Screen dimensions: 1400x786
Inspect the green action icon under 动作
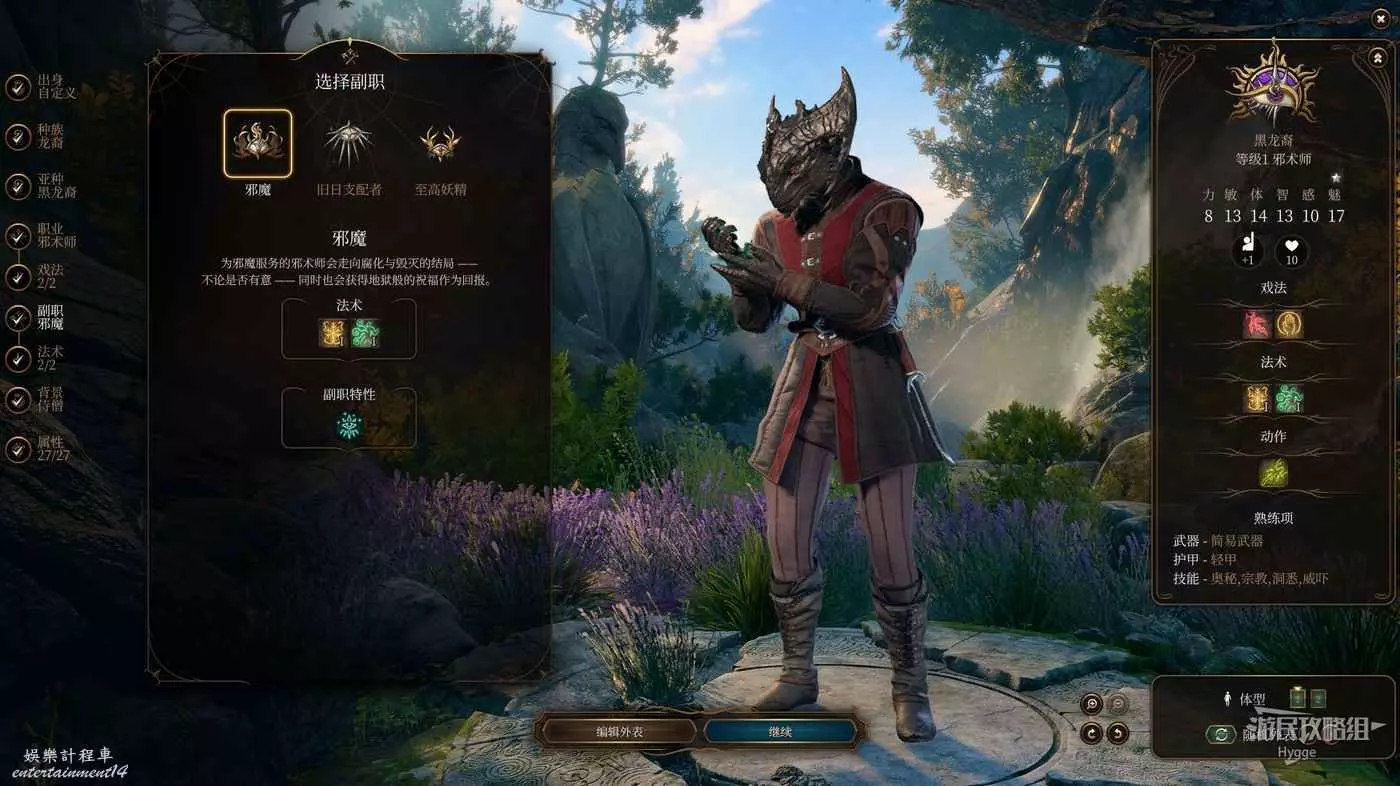click(1273, 472)
